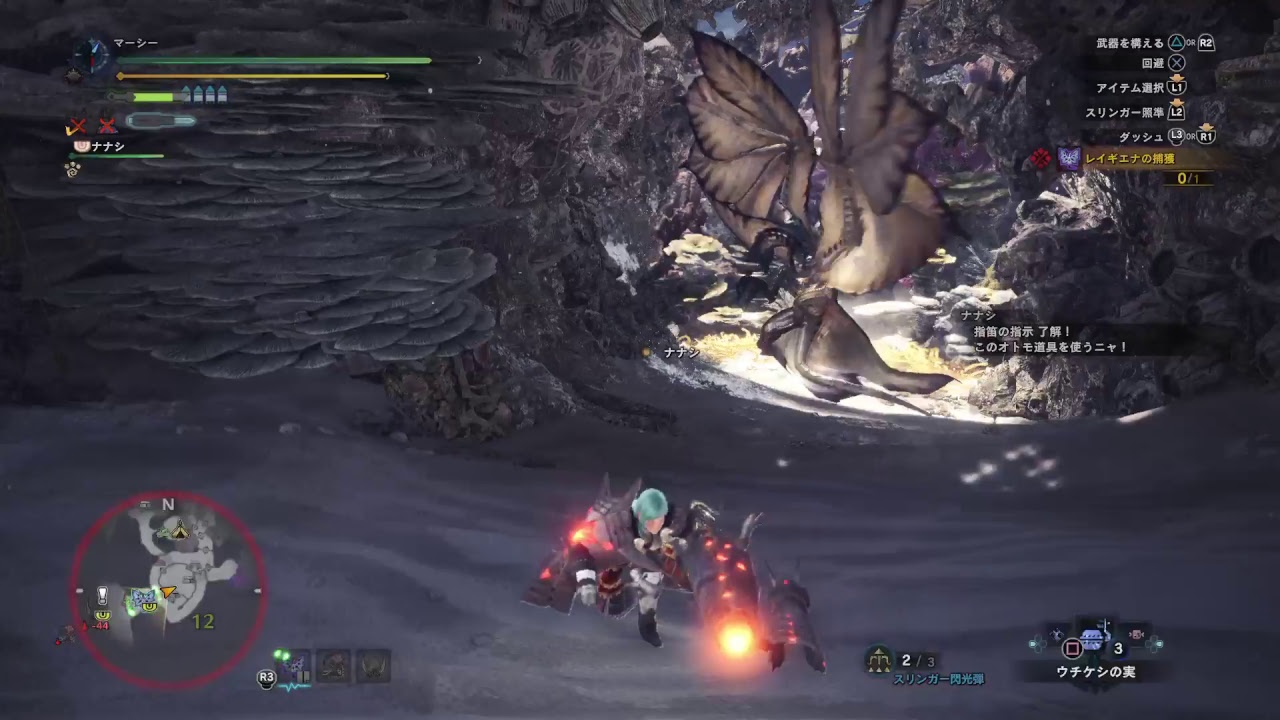
Task: Click the Legiana monster icon on minimap
Action: click(x=141, y=600)
